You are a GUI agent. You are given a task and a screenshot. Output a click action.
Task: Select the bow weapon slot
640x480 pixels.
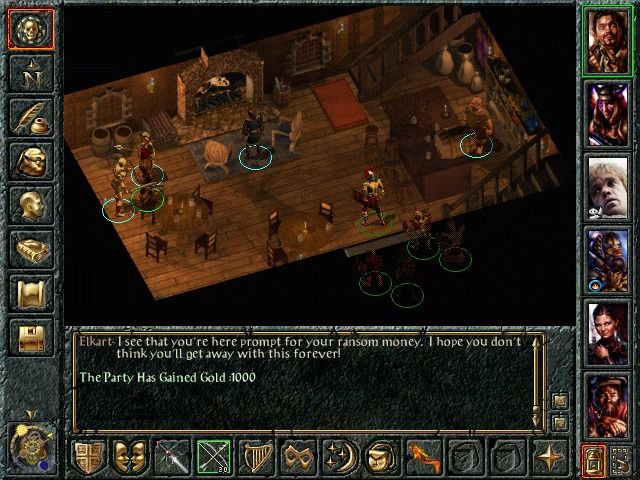coord(214,457)
